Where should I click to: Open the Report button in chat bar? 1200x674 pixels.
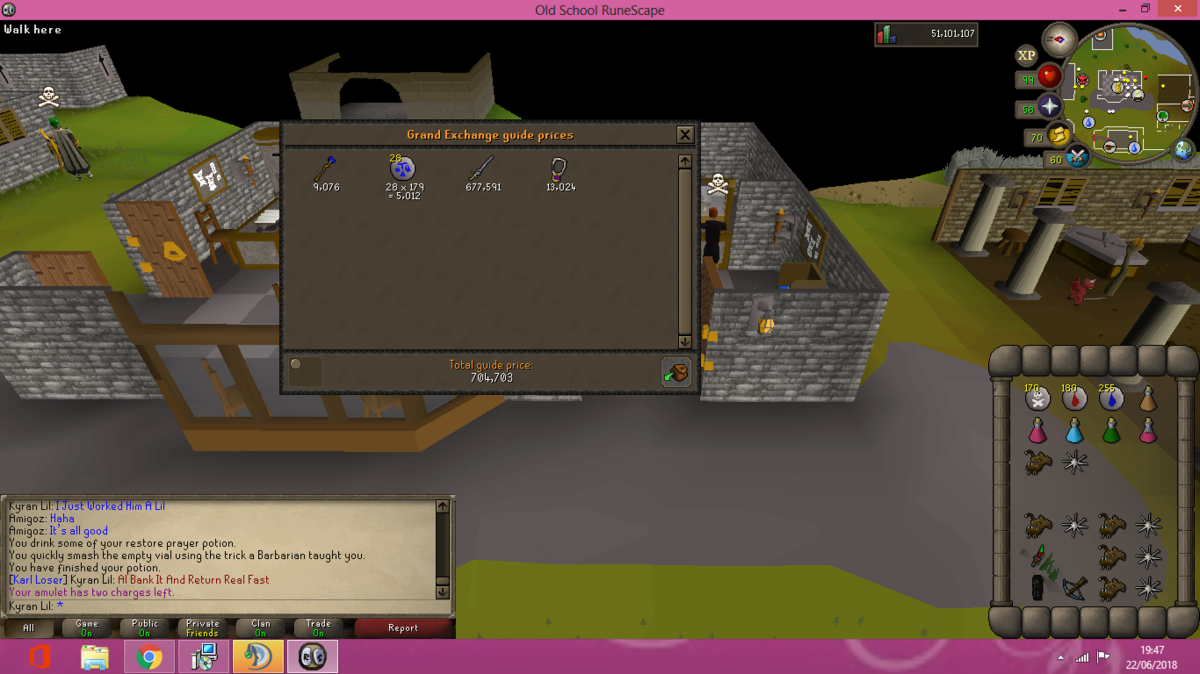coord(403,628)
